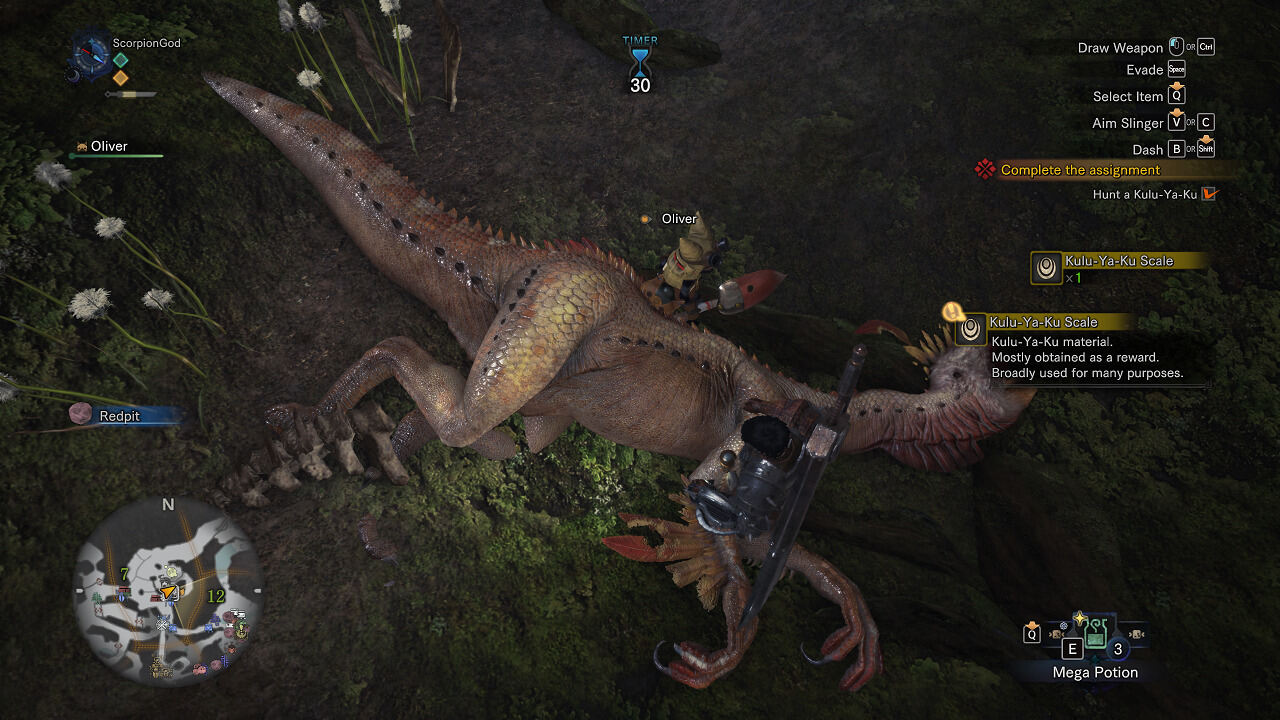Select the Redpit gathering point label
This screenshot has height=720, width=1280.
pyautogui.click(x=120, y=416)
